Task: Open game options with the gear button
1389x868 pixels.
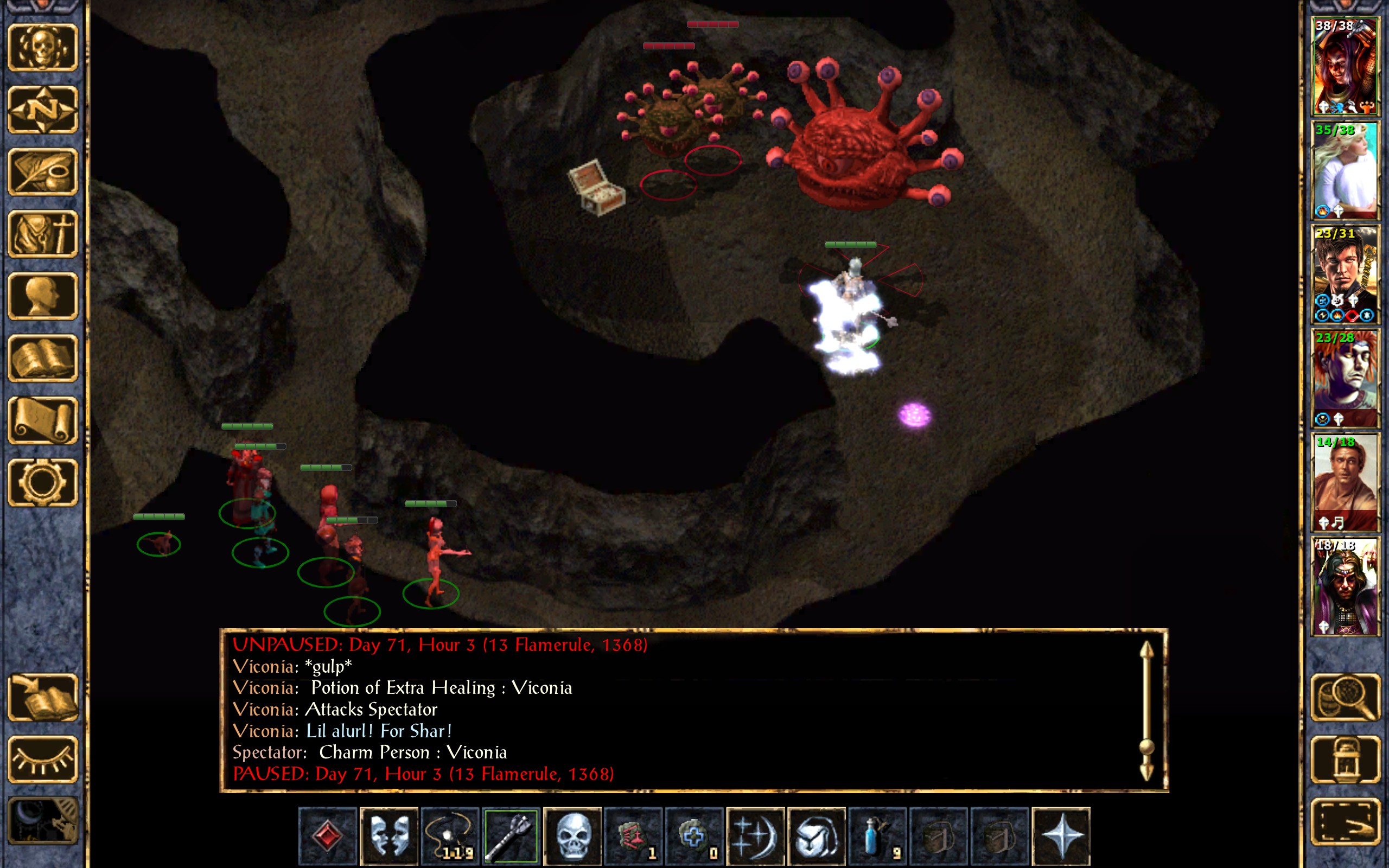Action: pos(42,483)
